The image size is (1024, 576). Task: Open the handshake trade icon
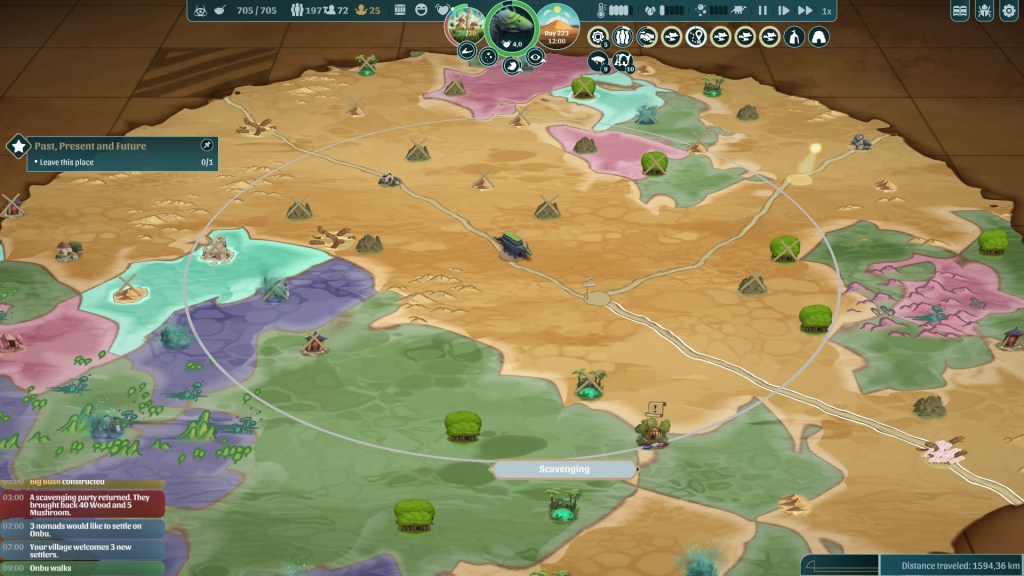[646, 37]
